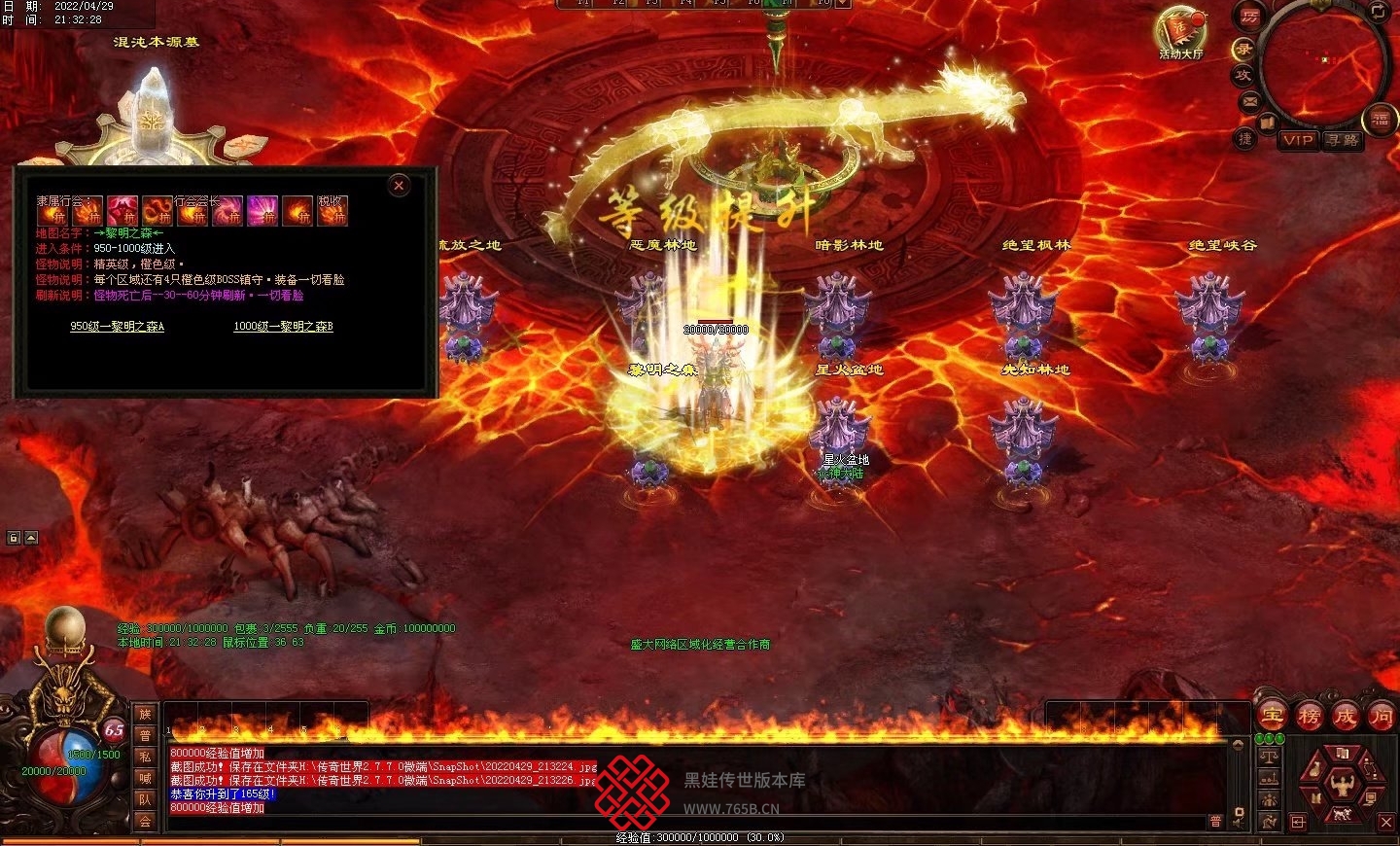Open the 活动大厅 event hall icon
This screenshot has height=846, width=1400.
point(1179,32)
